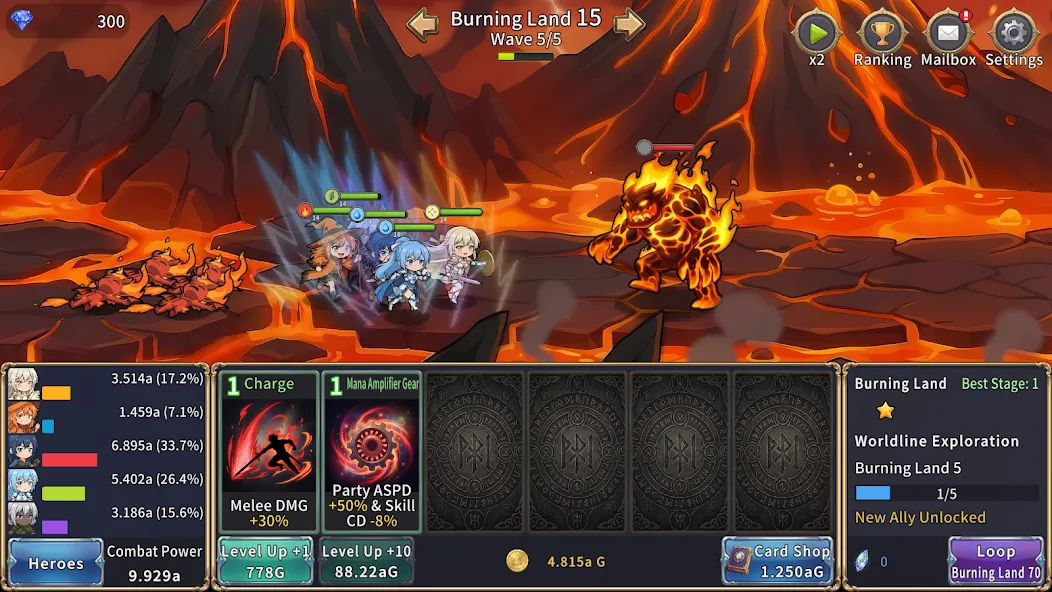Select the Mana Amplifier Gear card
Screen dimensions: 1052x592
371,452
